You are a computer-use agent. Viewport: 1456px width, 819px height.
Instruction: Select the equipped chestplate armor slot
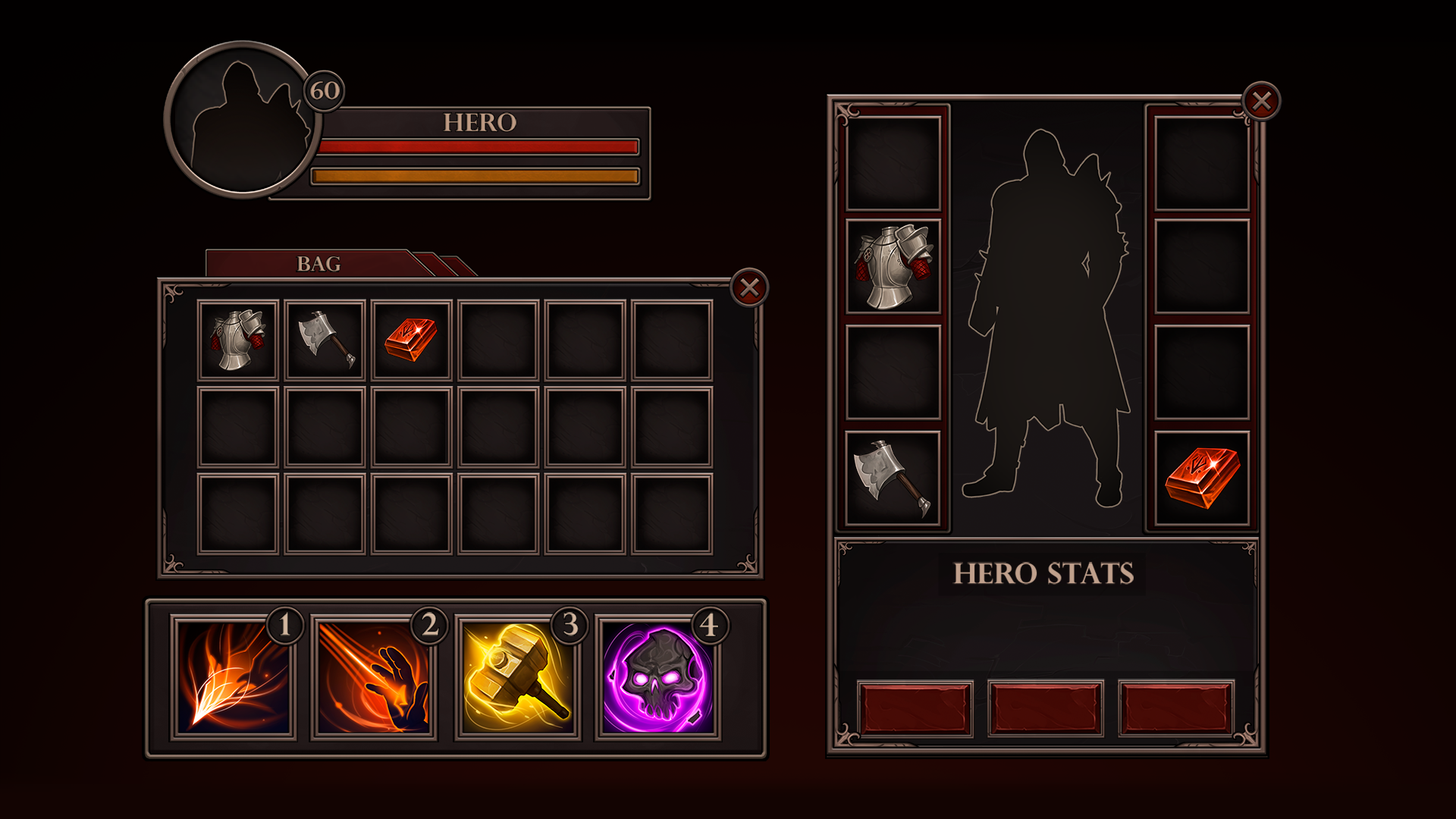[x=893, y=266]
